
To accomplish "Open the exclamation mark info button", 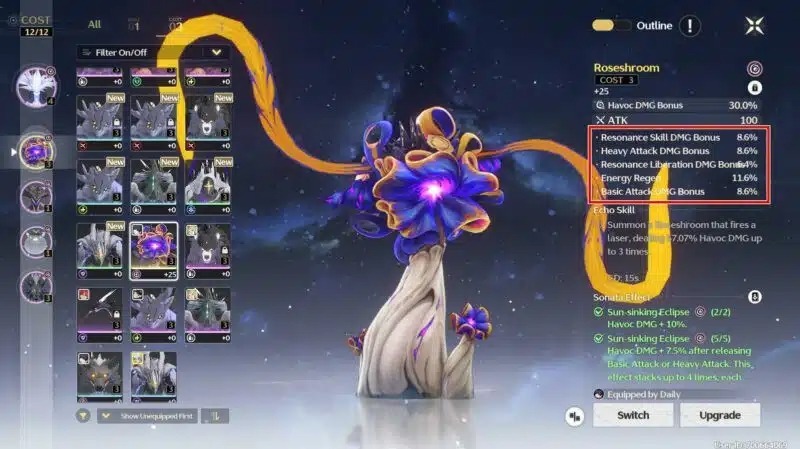I will 690,26.
